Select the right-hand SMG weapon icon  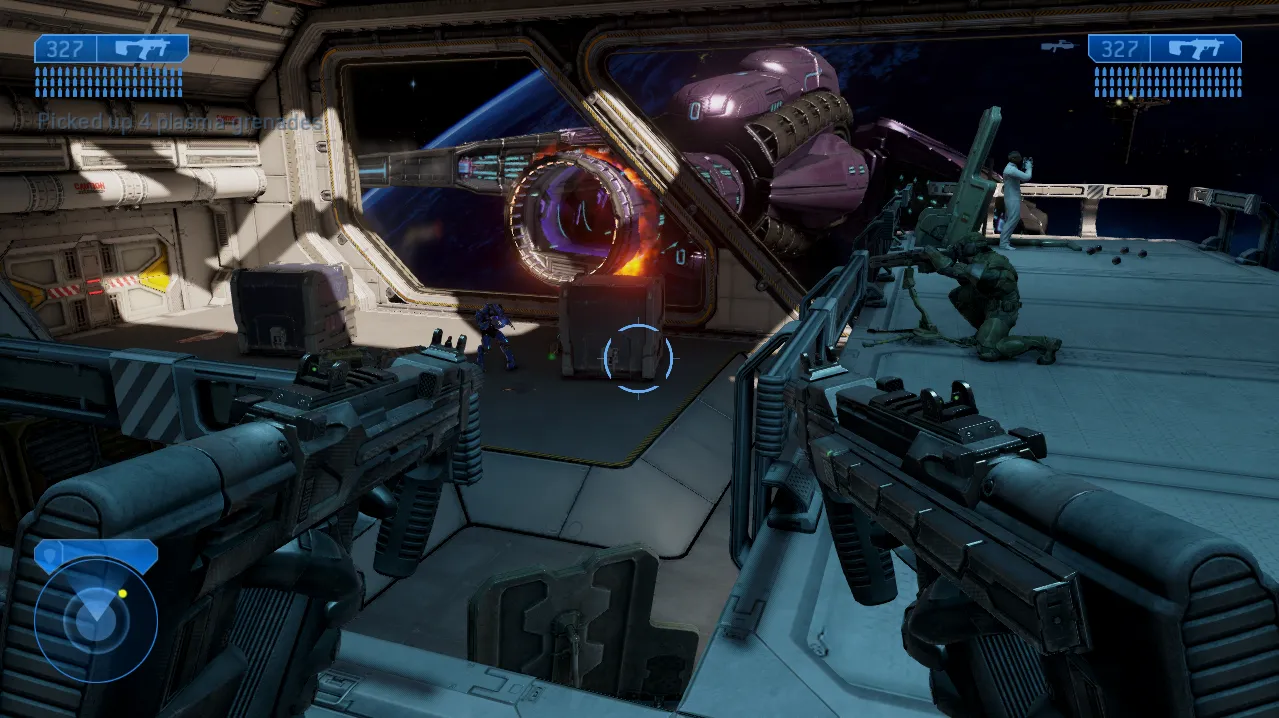[1195, 49]
